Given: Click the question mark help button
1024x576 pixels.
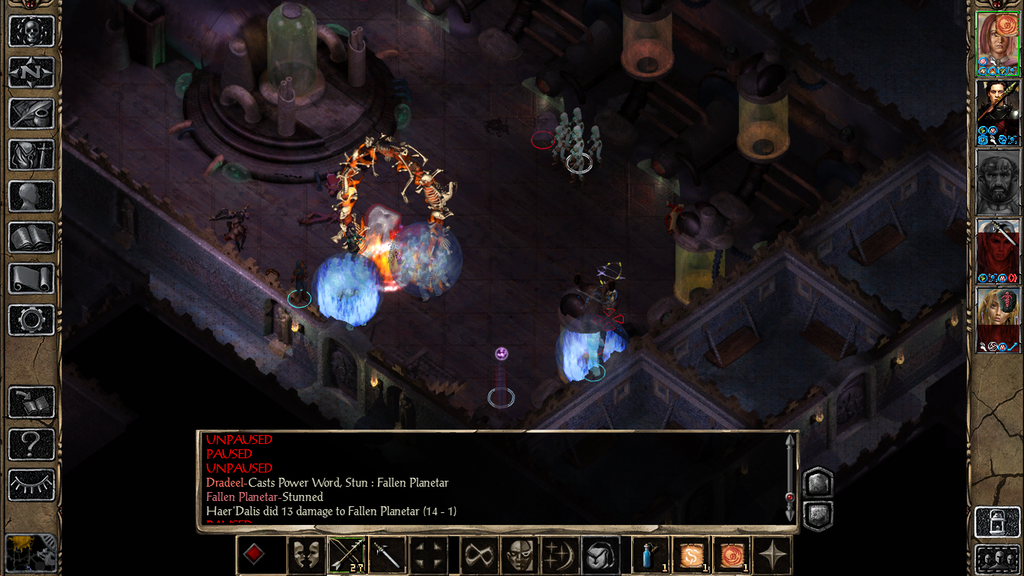Looking at the screenshot, I should point(31,444).
